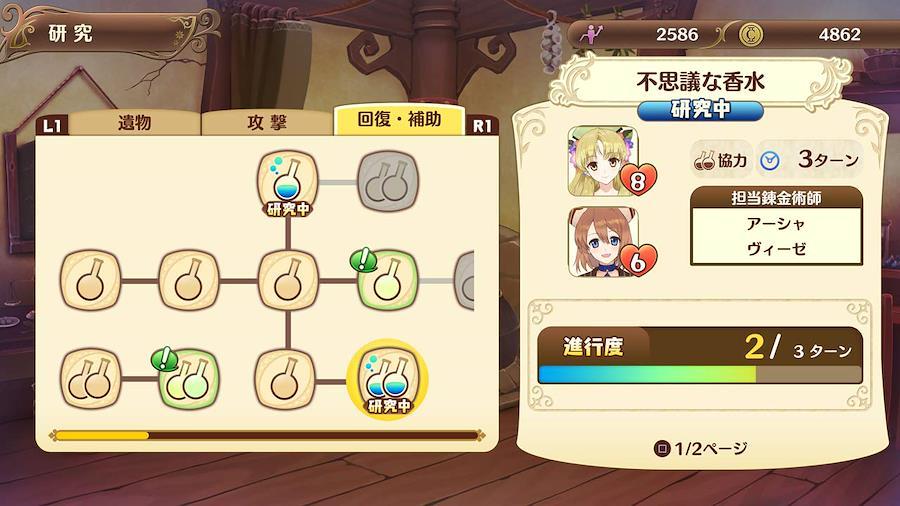Select the green double-flask node with exclamation mark
Viewport: 900px width, 506px height.
(189, 380)
